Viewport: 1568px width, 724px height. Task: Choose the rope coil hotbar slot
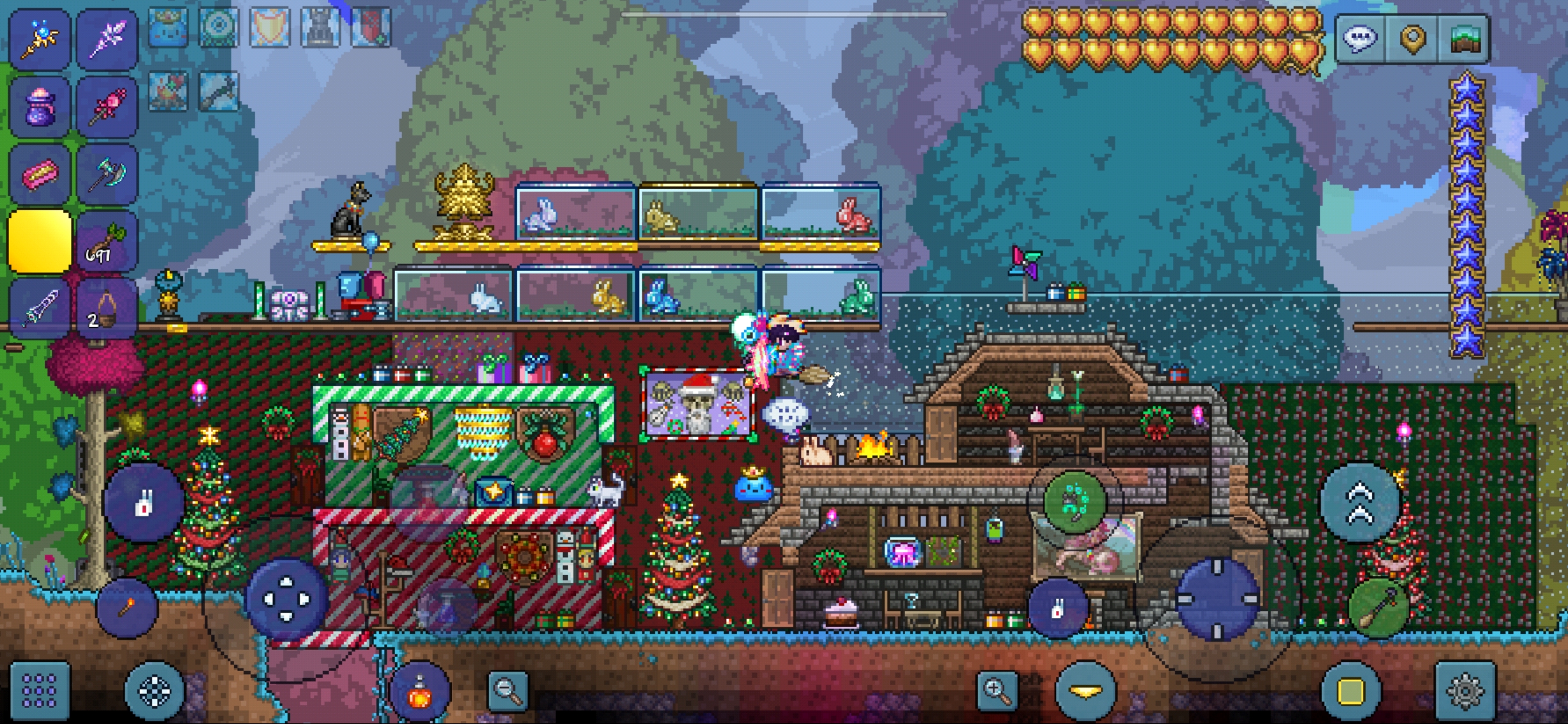107,311
